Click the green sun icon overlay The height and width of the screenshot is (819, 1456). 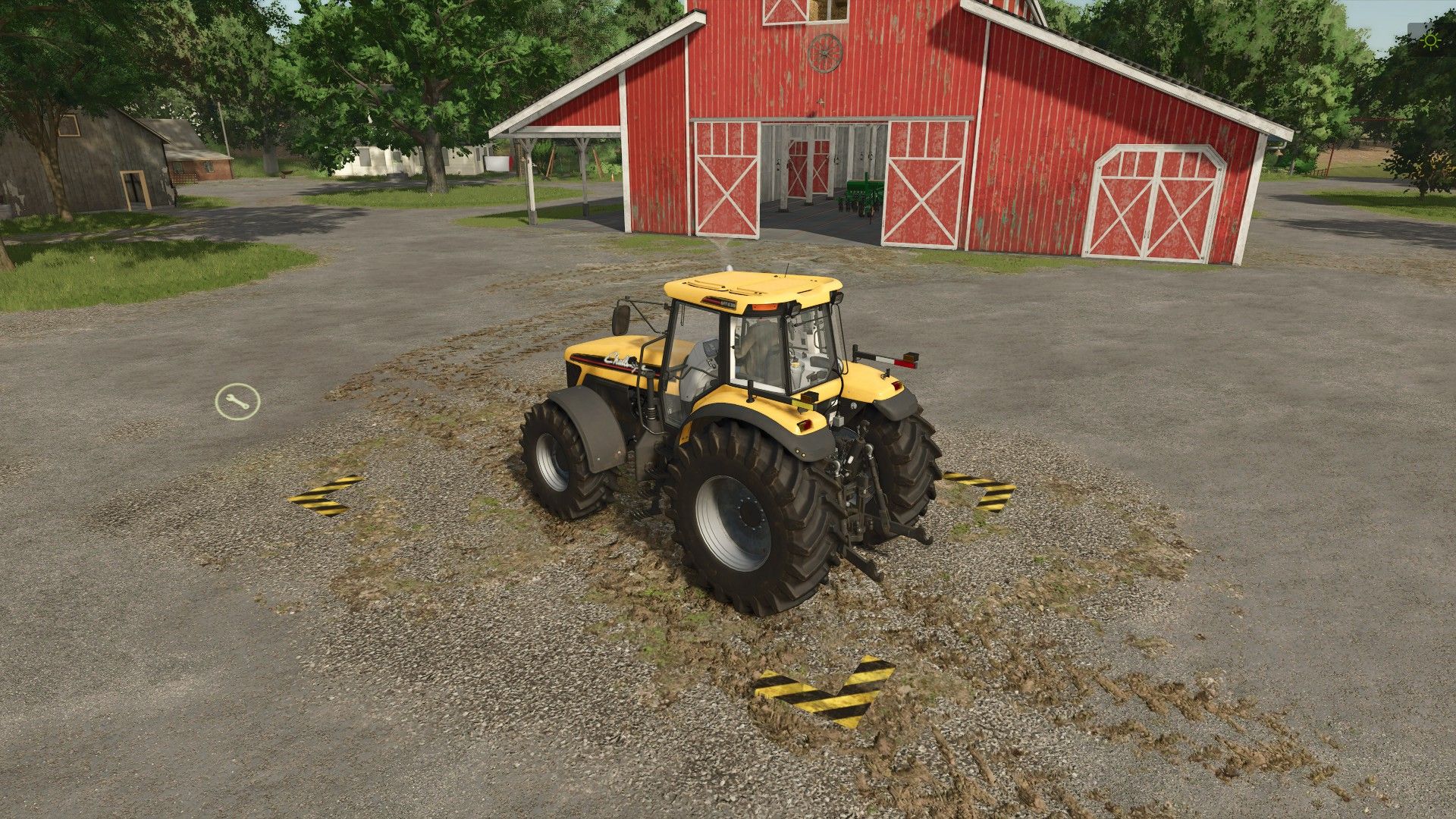pyautogui.click(x=1431, y=40)
